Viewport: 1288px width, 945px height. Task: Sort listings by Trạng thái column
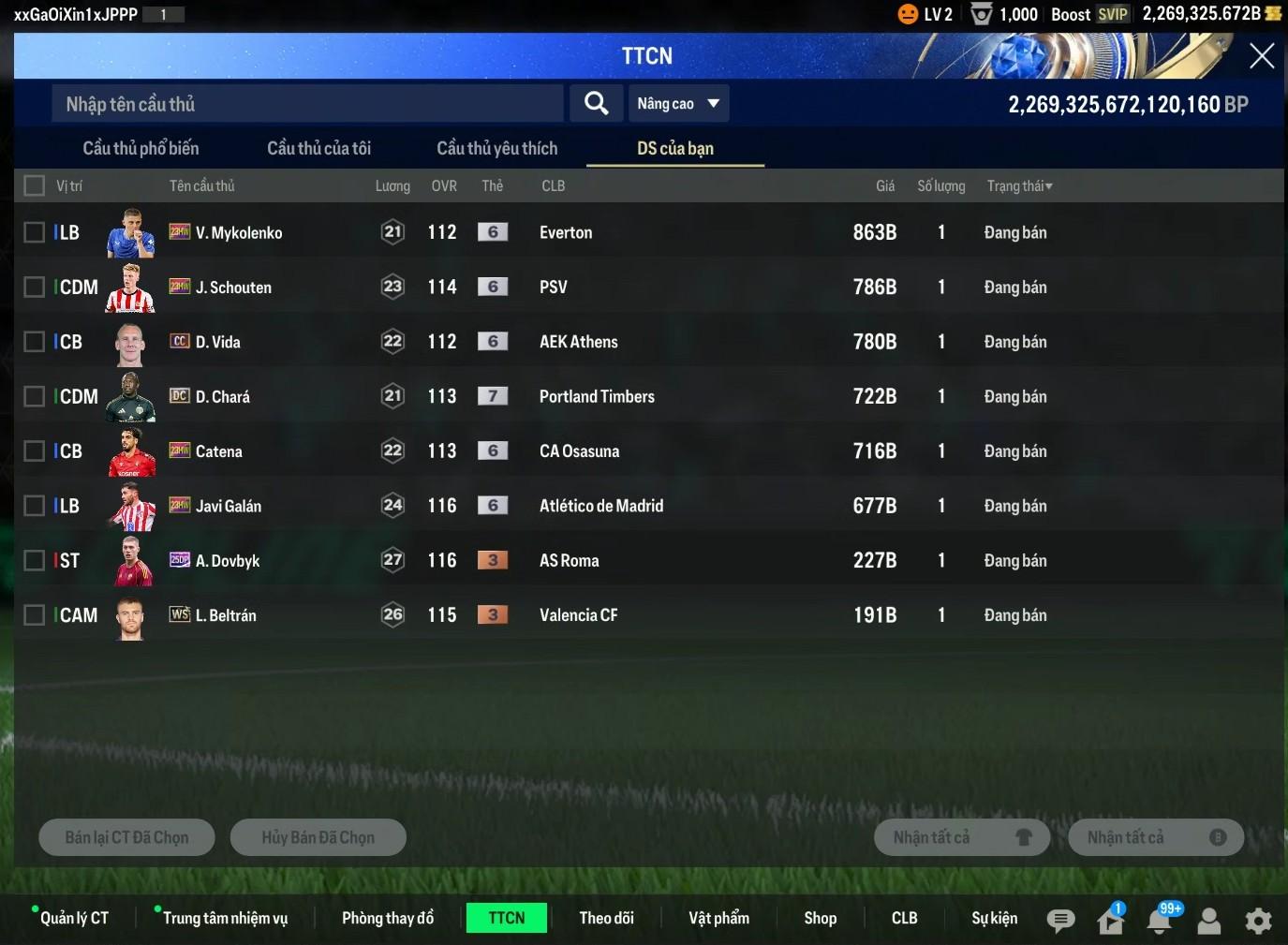point(1019,185)
